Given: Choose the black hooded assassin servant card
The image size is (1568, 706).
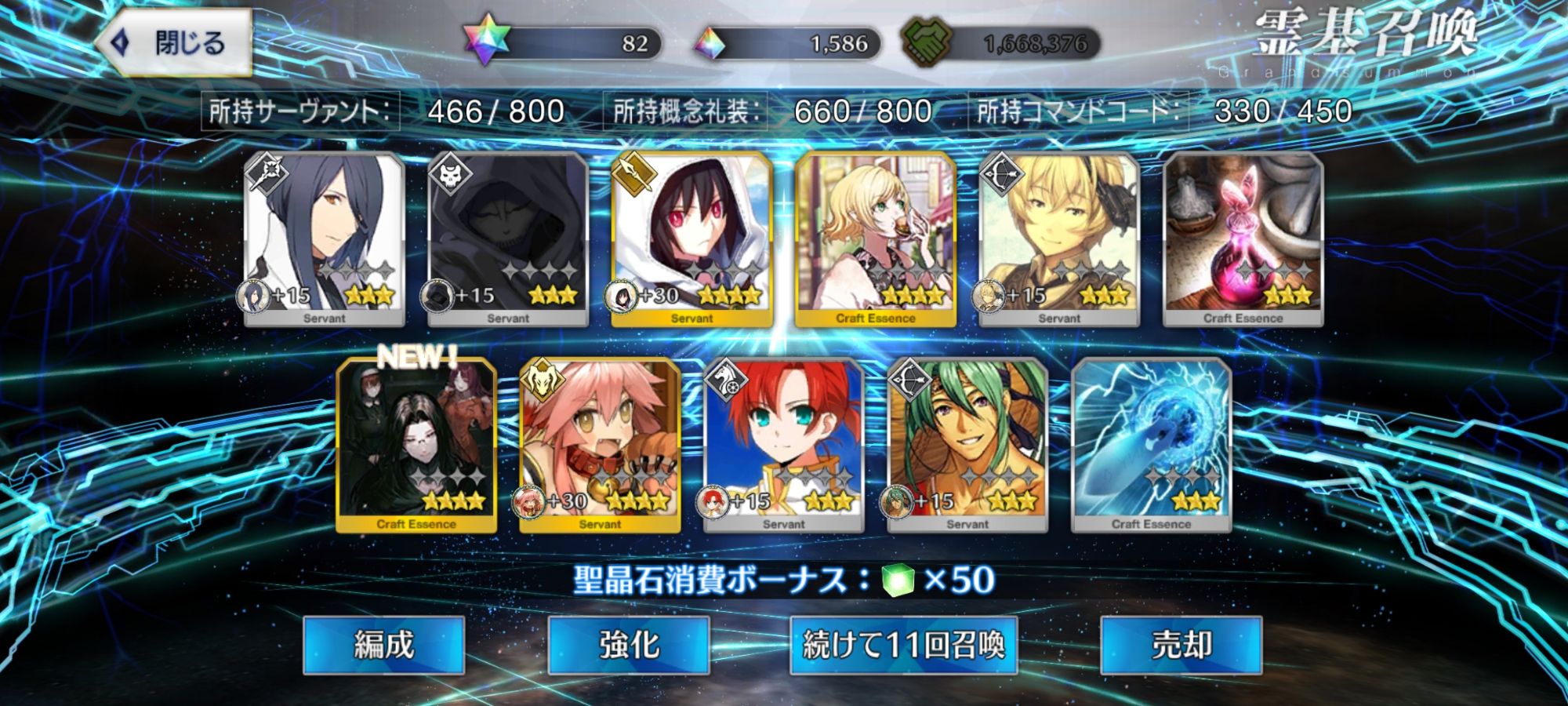Looking at the screenshot, I should pos(508,238).
